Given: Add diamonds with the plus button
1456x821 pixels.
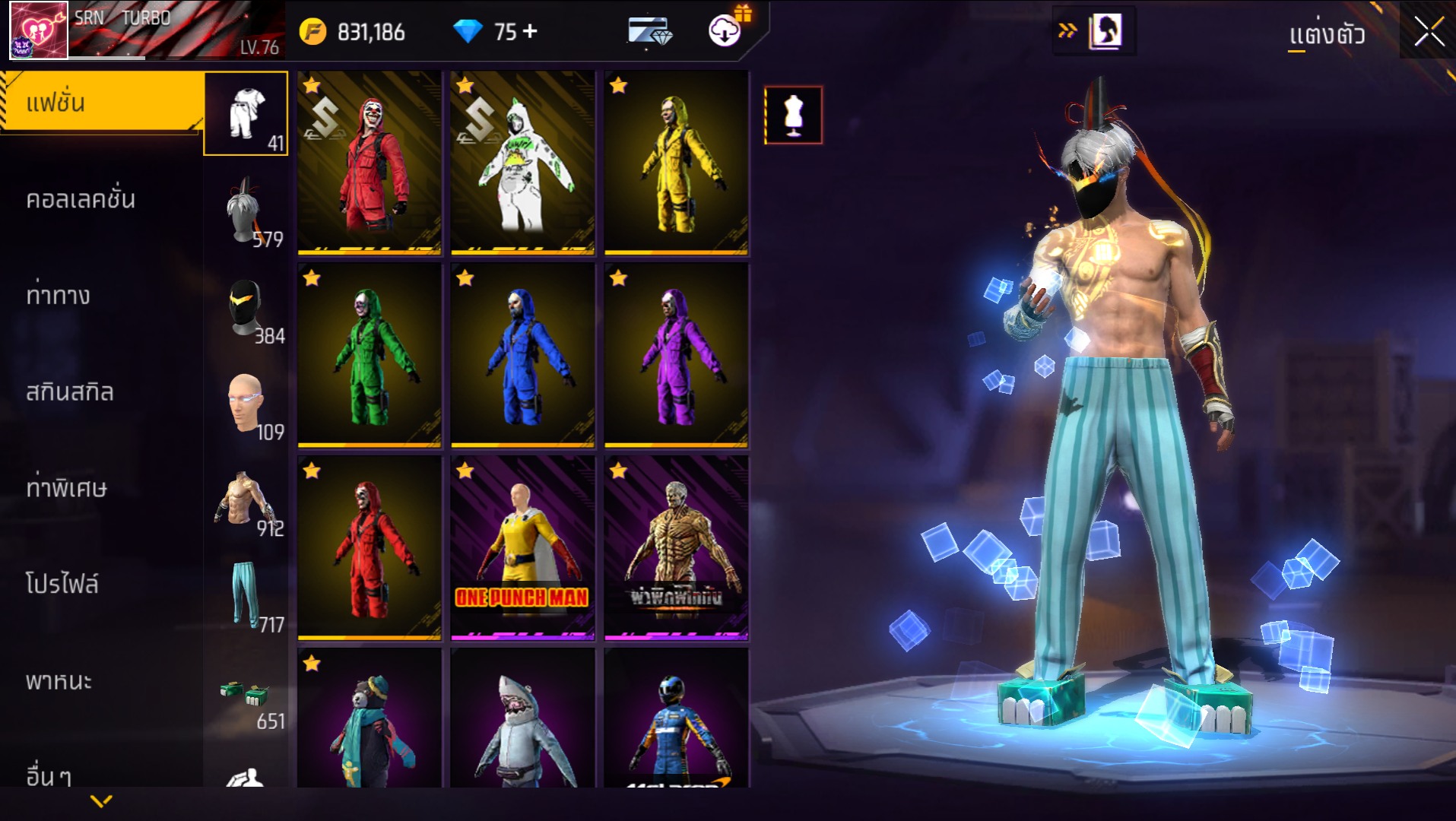Looking at the screenshot, I should tap(531, 31).
